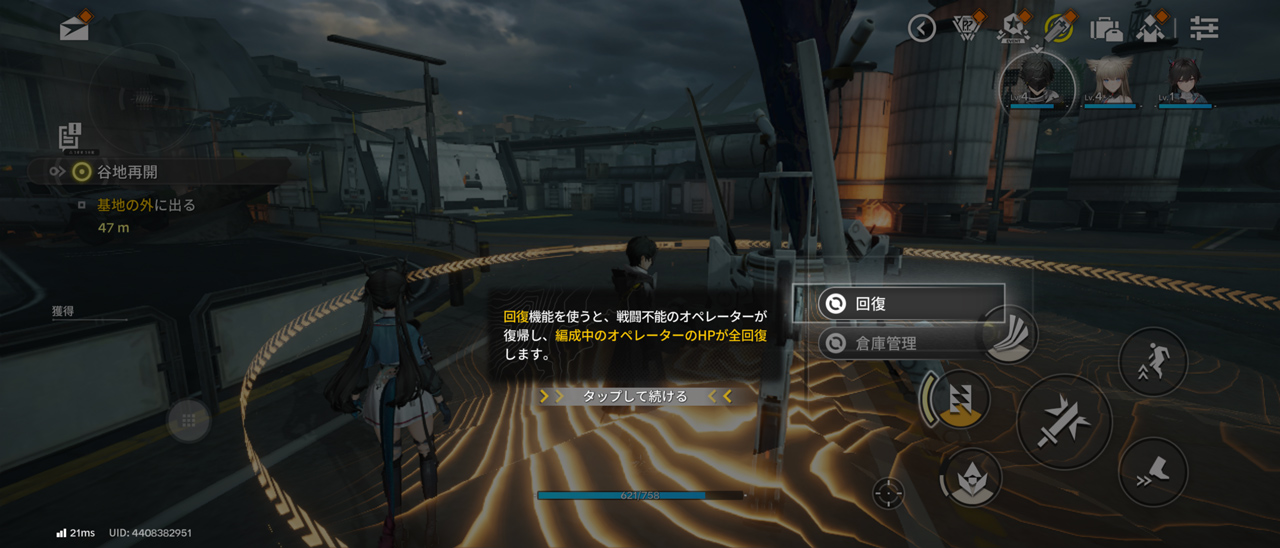Screen dimensions: 1280x548
Task: Open the mail envelope icon
Action: point(75,27)
